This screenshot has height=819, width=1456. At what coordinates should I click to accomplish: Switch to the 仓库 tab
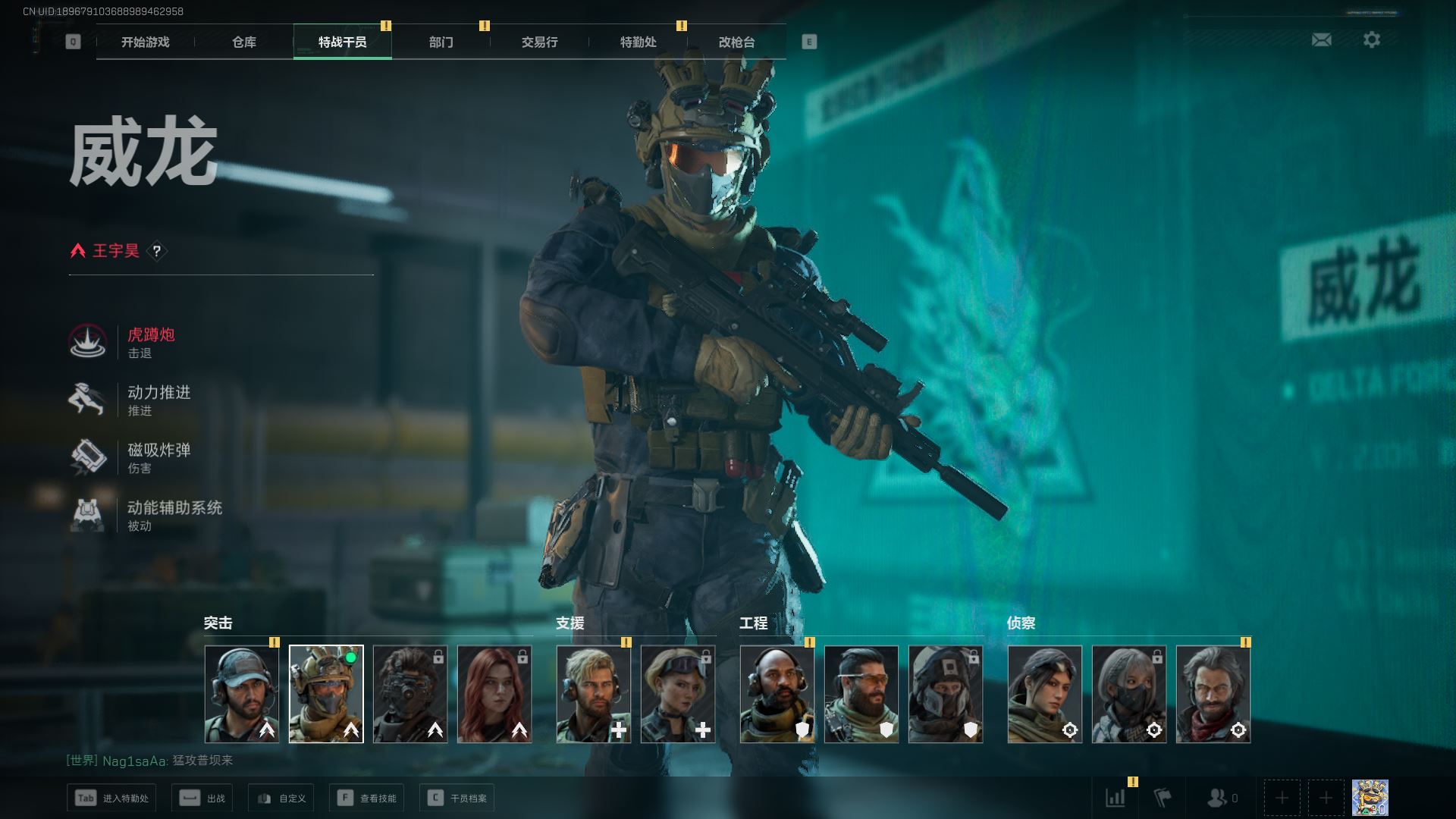[243, 42]
